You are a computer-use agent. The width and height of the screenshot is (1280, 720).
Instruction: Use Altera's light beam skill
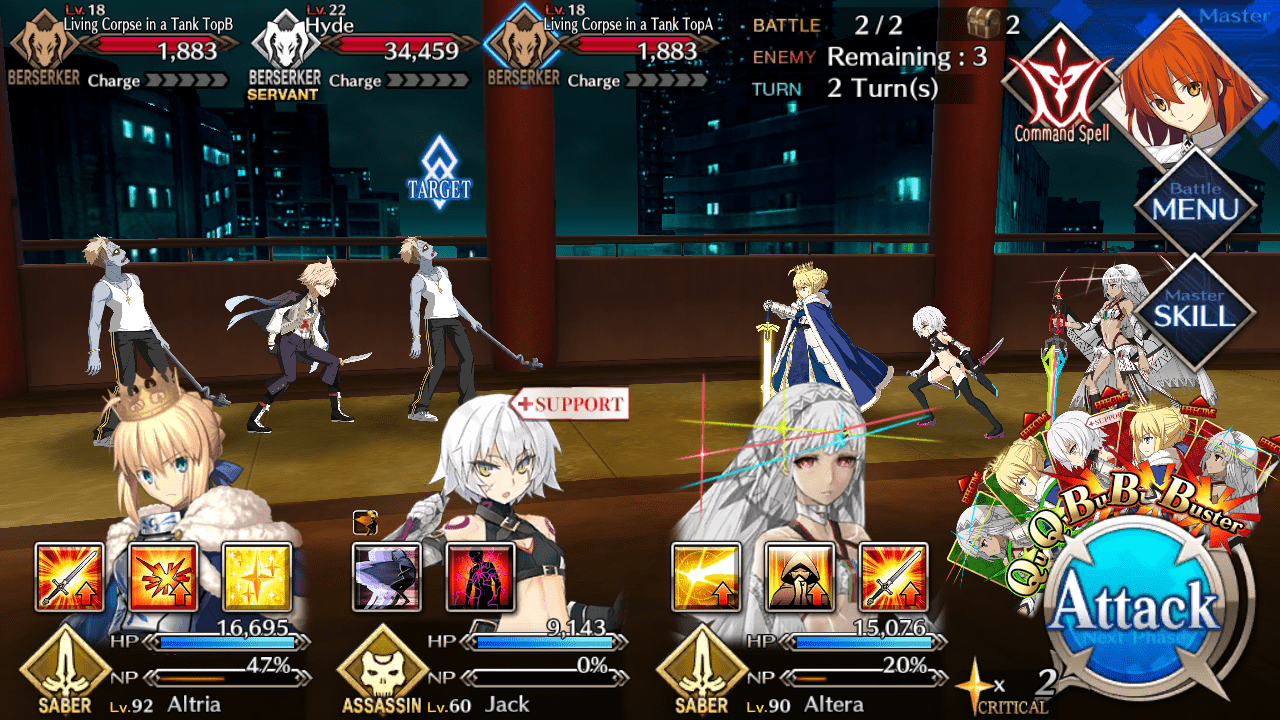[706, 577]
